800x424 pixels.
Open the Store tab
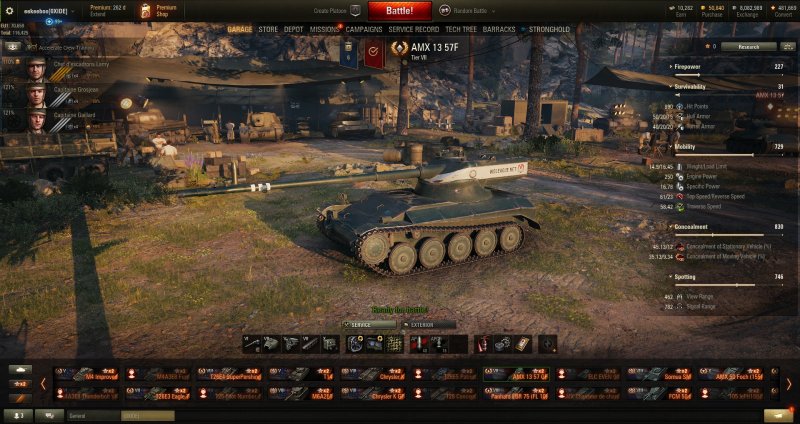tap(268, 30)
